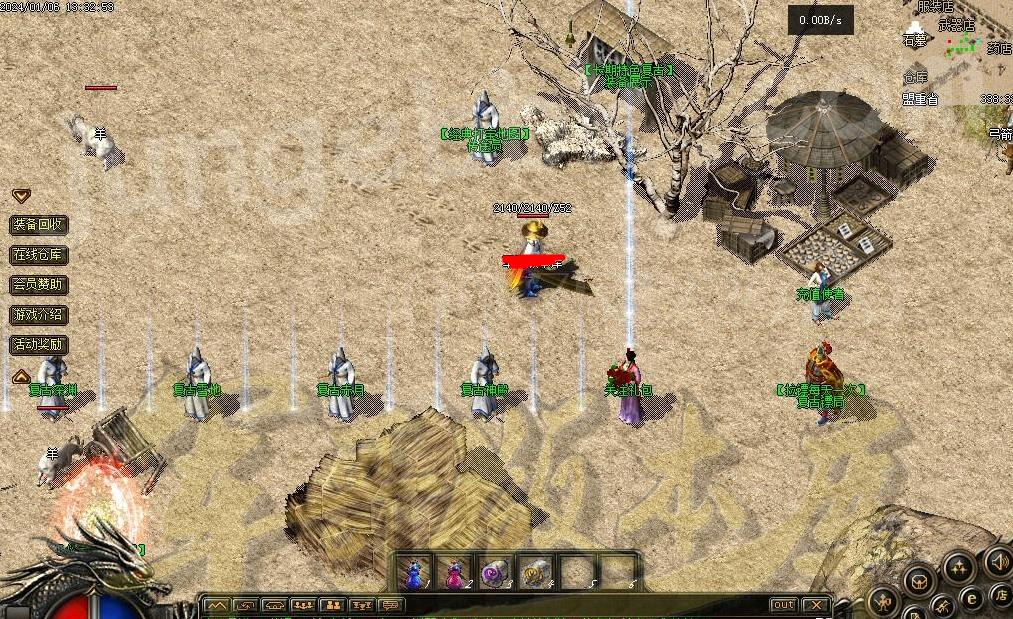
Task: Use the red potion in hotbar slot 2
Action: coord(454,574)
